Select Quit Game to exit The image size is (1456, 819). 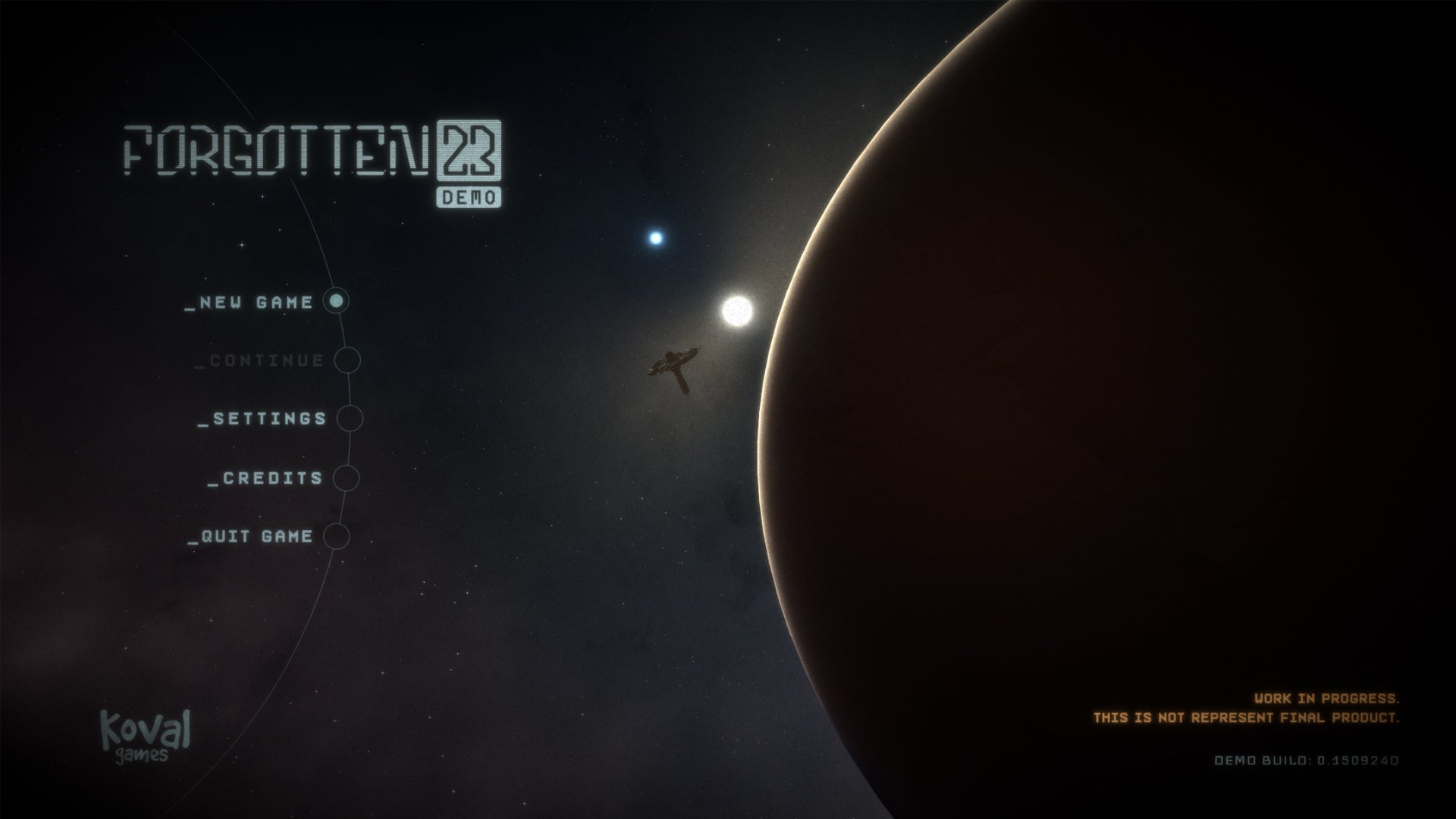(x=252, y=537)
